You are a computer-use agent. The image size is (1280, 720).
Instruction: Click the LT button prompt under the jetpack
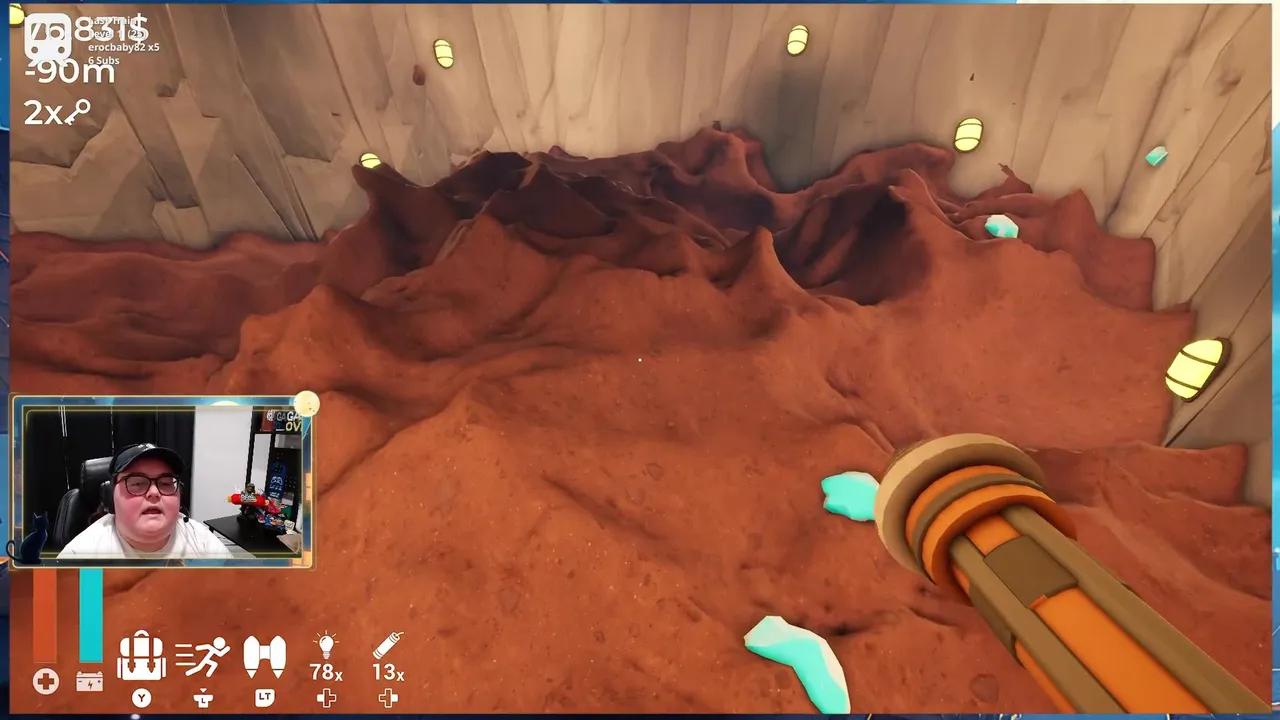pos(264,697)
